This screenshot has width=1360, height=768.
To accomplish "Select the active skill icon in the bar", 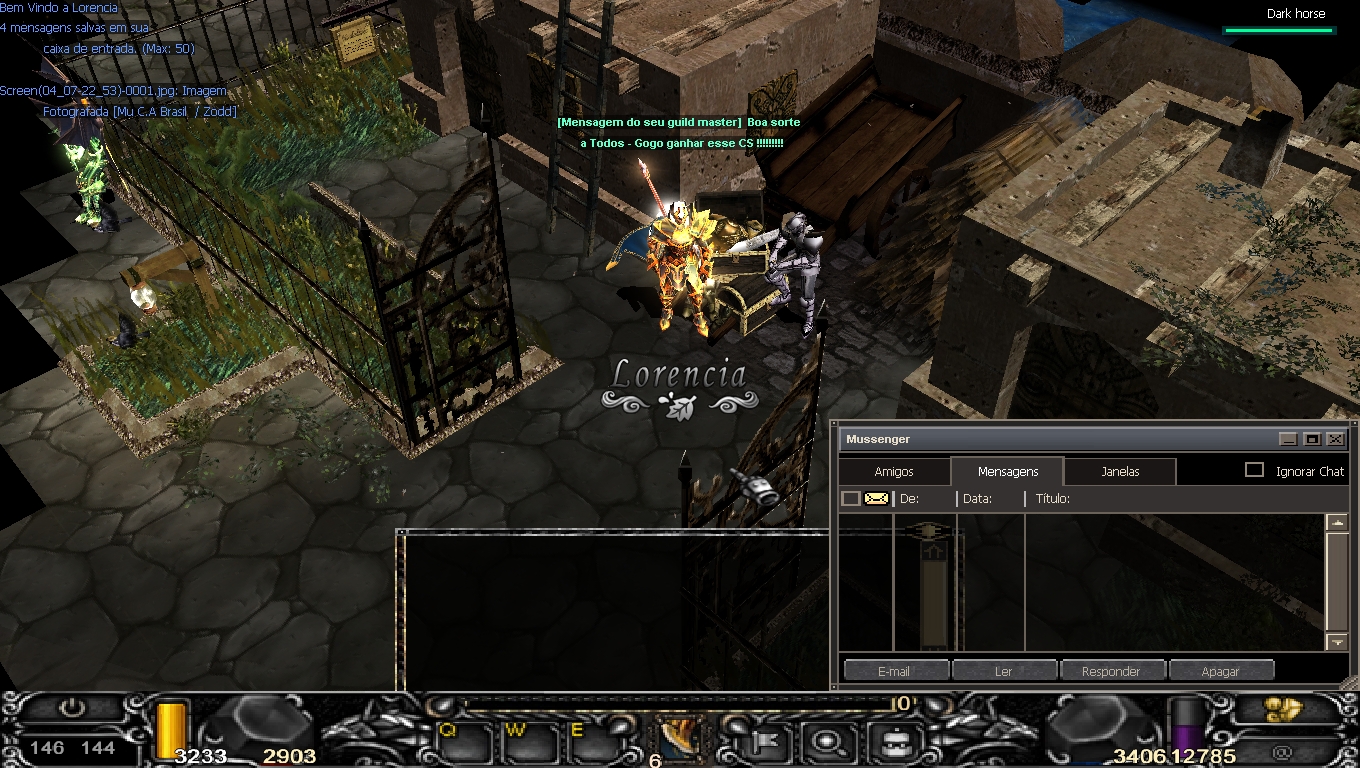I will point(678,738).
